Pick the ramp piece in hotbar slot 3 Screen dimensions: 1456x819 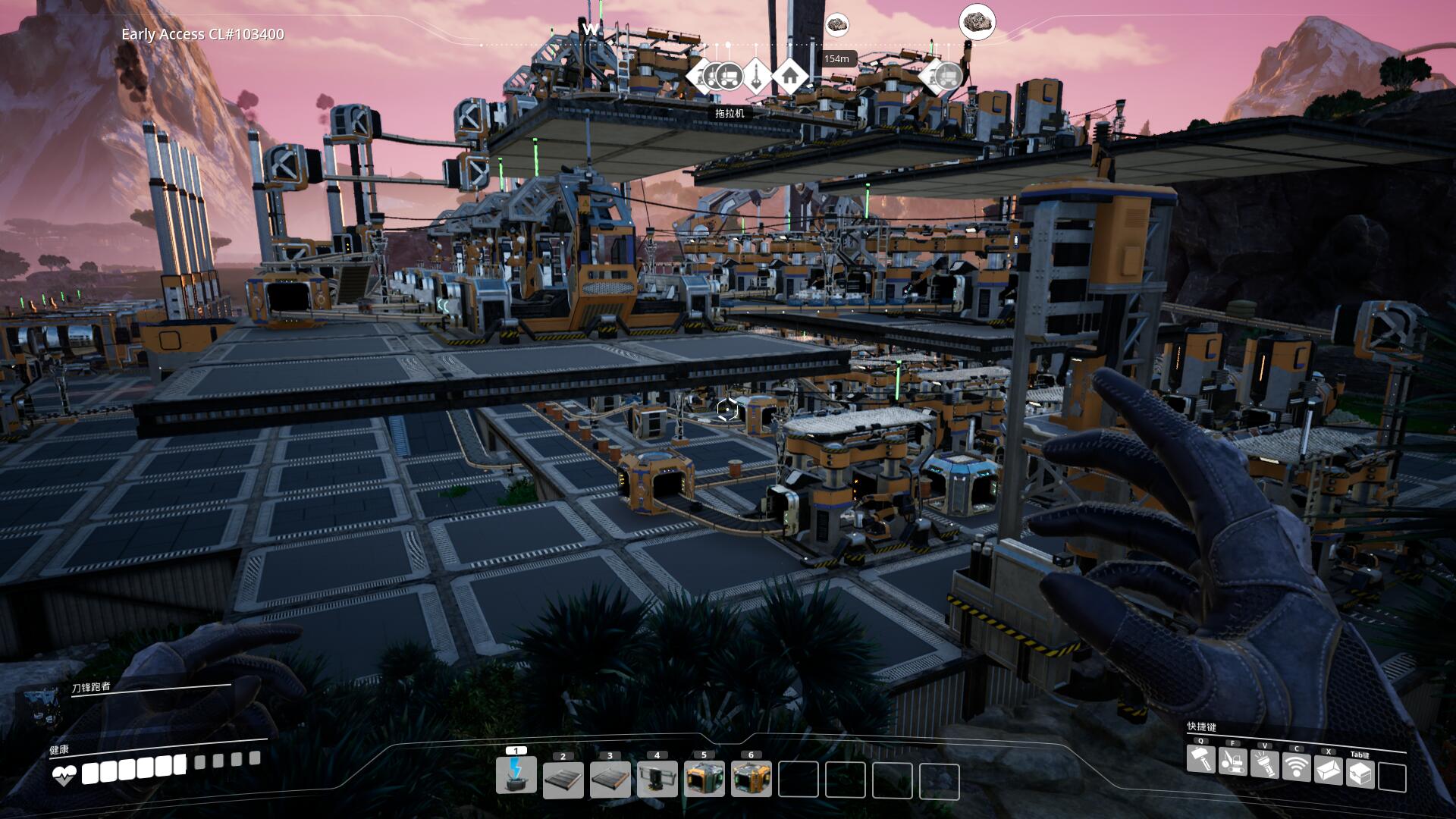click(610, 780)
